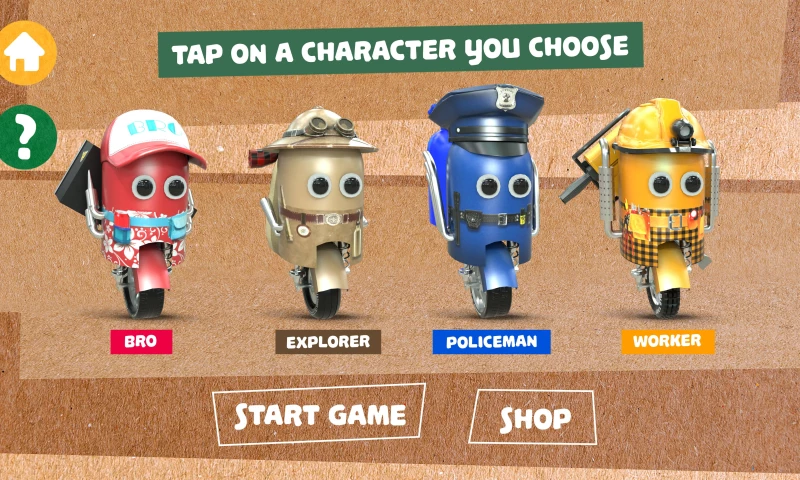Open the question mark help button
Screen dimensions: 800x480
(x=27, y=133)
